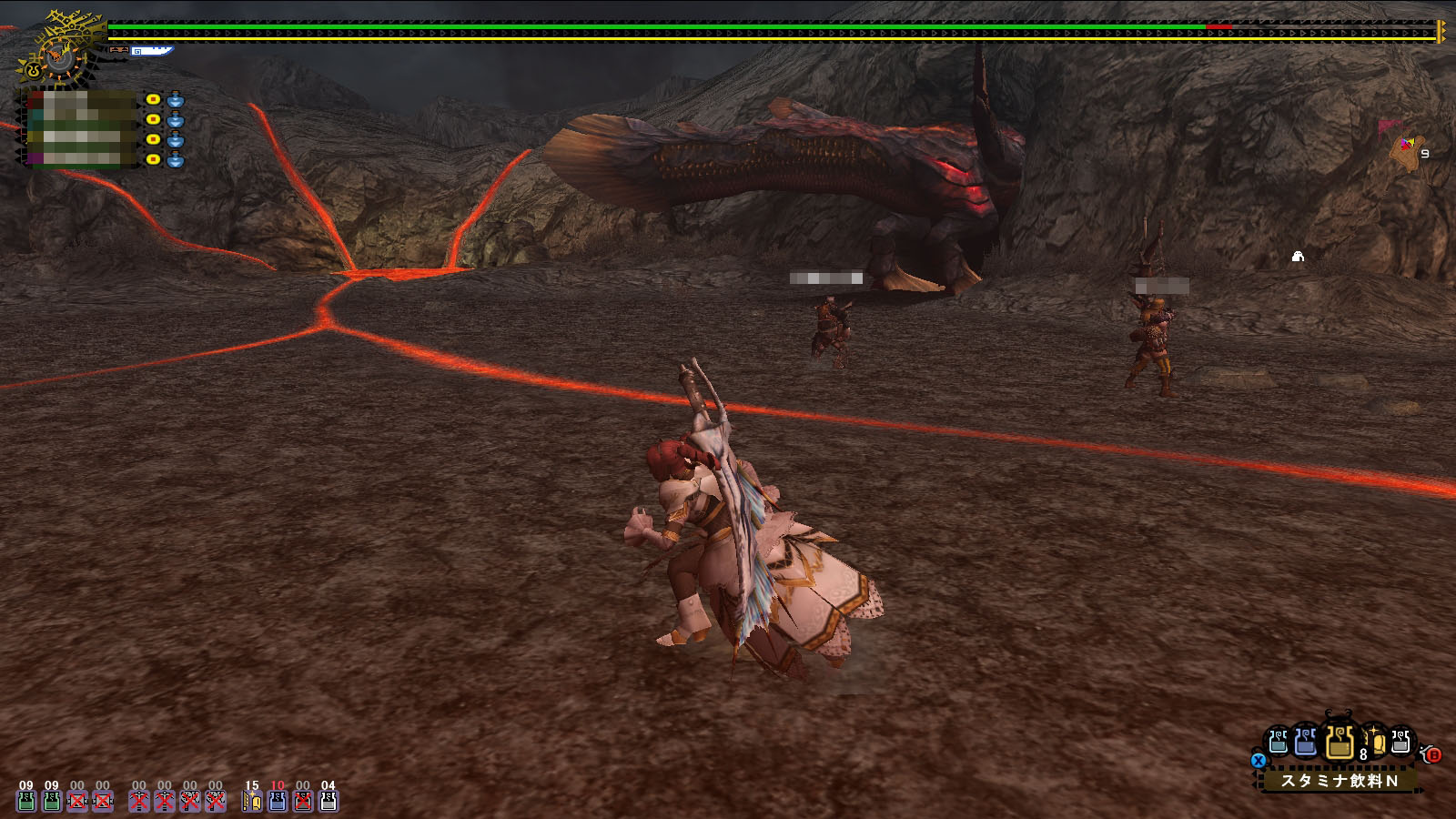The image size is (1456, 819).
Task: Use the golden item shortcut with count 15
Action: tap(252, 800)
